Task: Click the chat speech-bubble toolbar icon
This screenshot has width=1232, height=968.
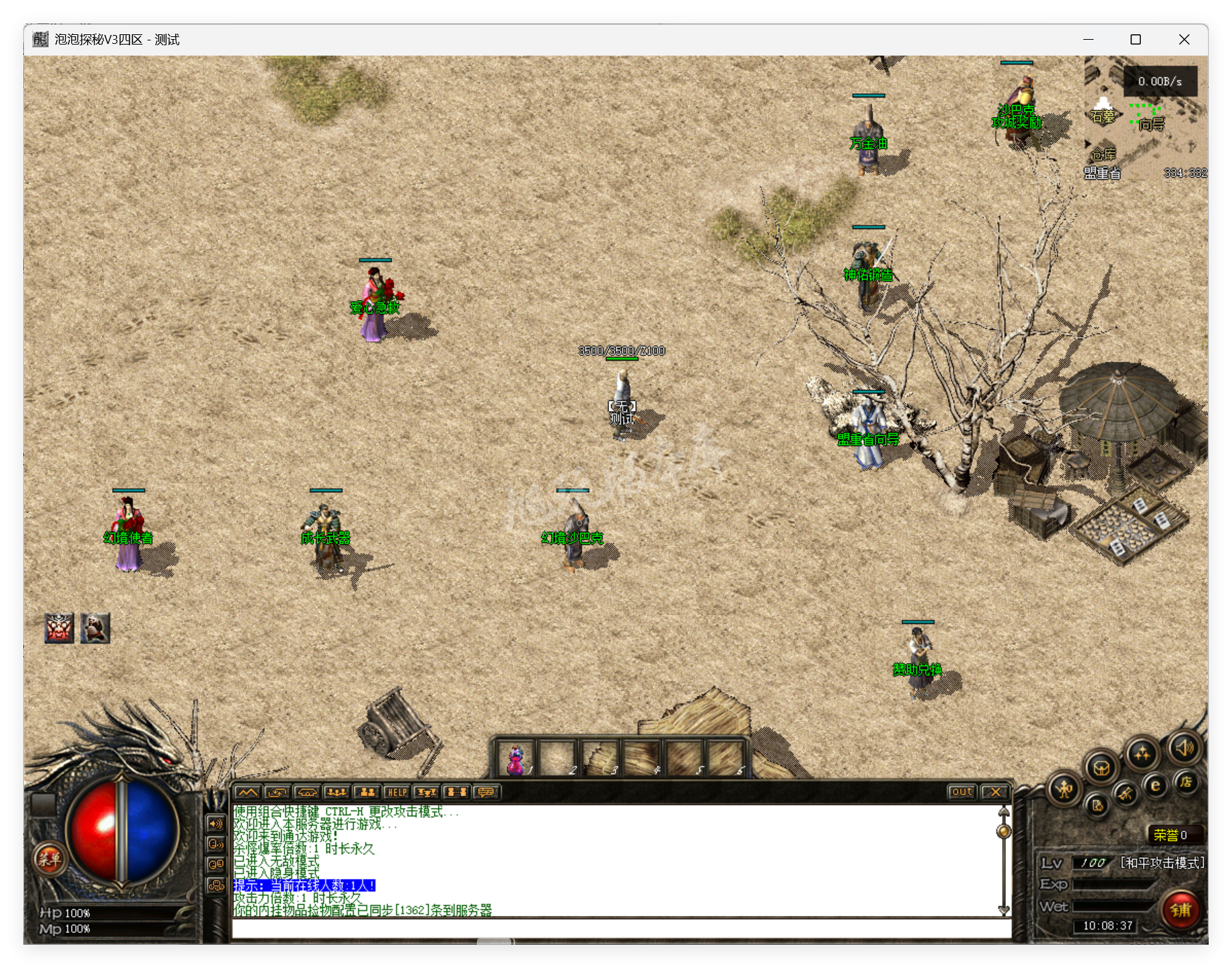Action: point(486,792)
